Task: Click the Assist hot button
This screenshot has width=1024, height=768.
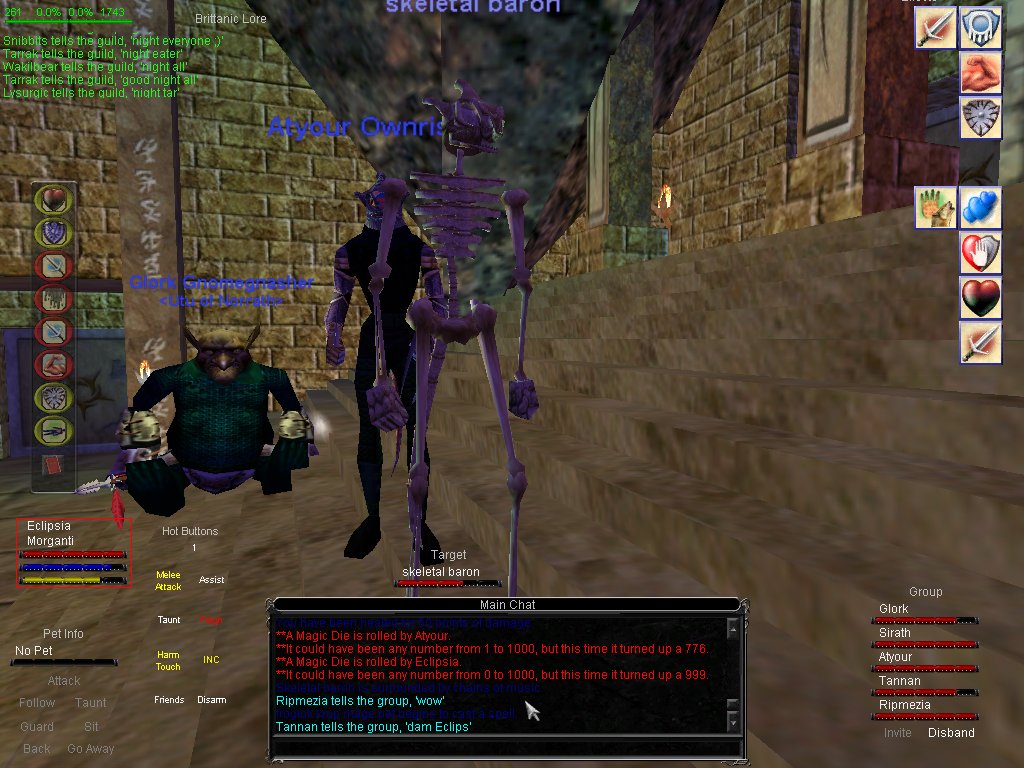Action: click(211, 580)
